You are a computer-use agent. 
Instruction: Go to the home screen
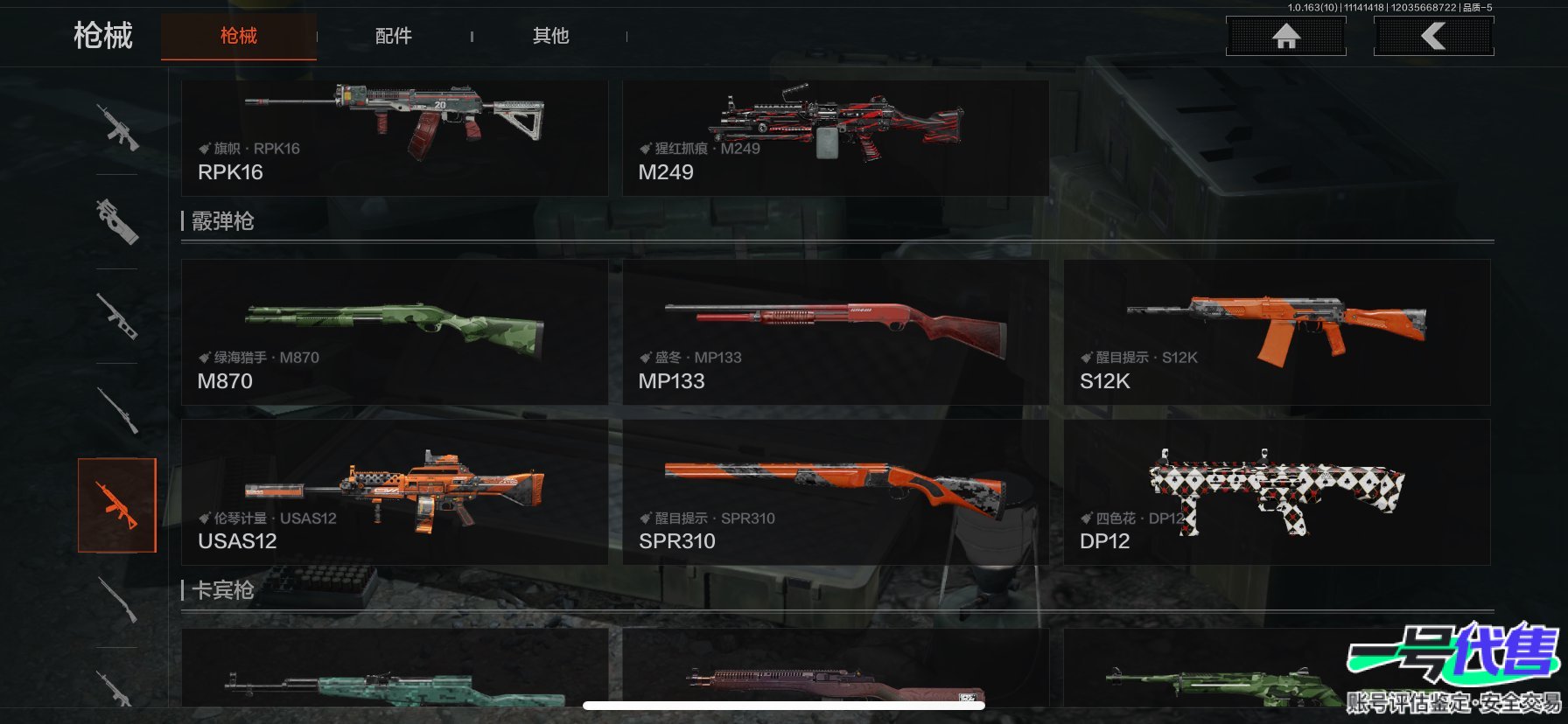pyautogui.click(x=1285, y=36)
